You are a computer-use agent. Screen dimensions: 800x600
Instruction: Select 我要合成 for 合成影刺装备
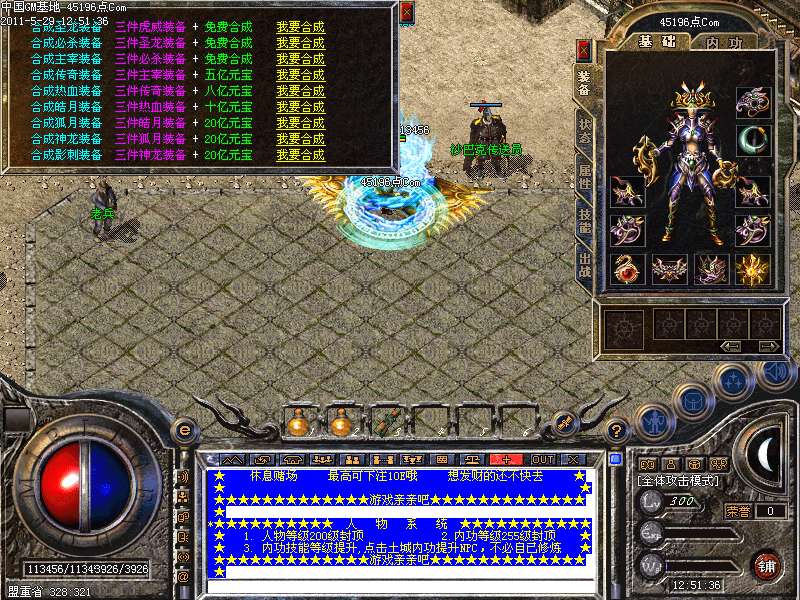point(300,155)
